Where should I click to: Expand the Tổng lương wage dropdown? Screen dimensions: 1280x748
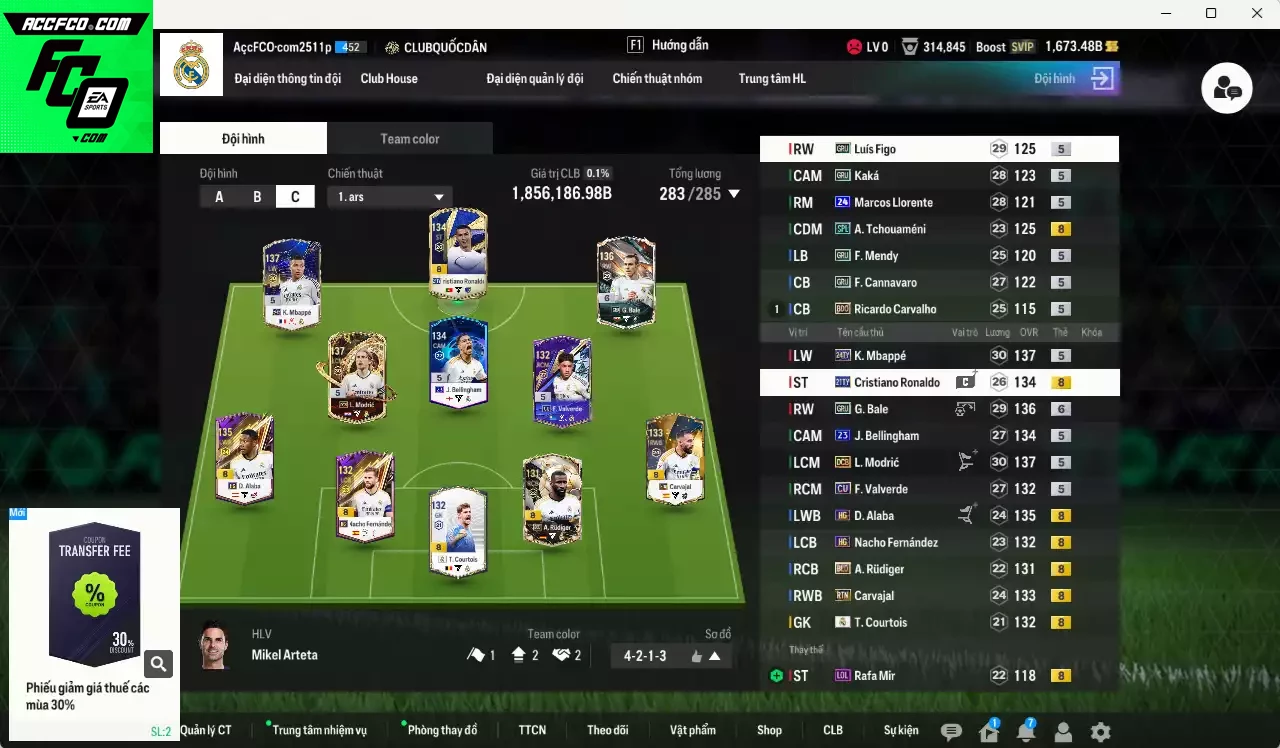734,194
